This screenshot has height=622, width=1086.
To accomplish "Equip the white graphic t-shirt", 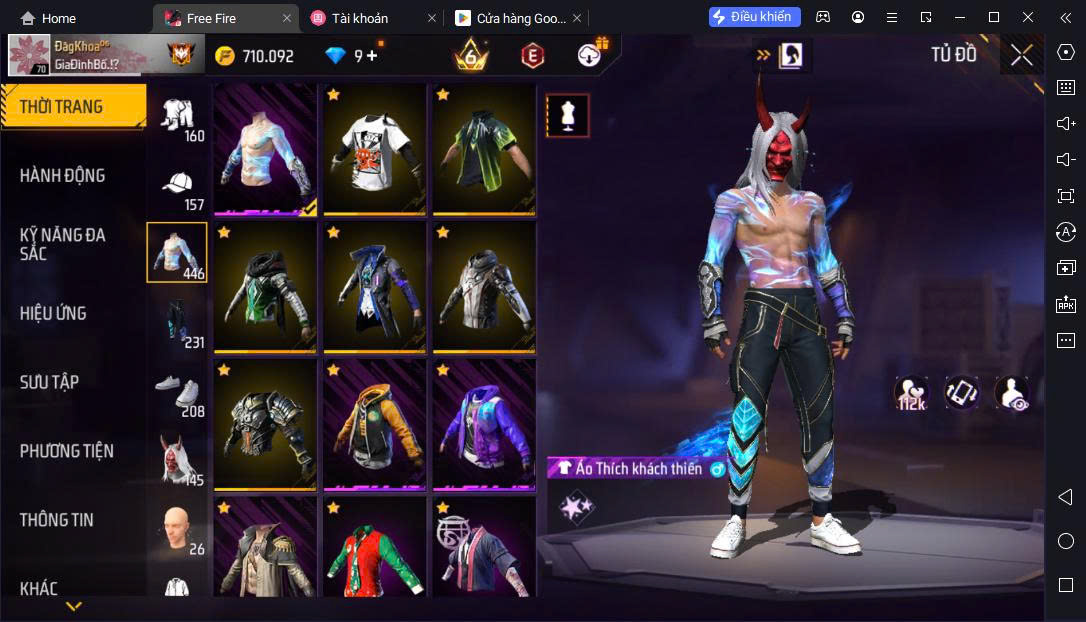I will pos(375,148).
